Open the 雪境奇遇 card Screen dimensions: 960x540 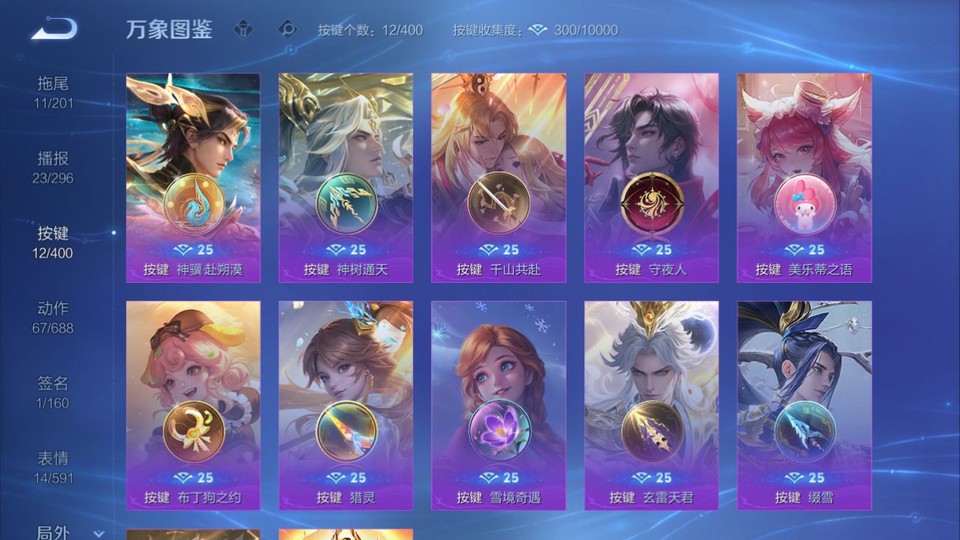pos(498,405)
